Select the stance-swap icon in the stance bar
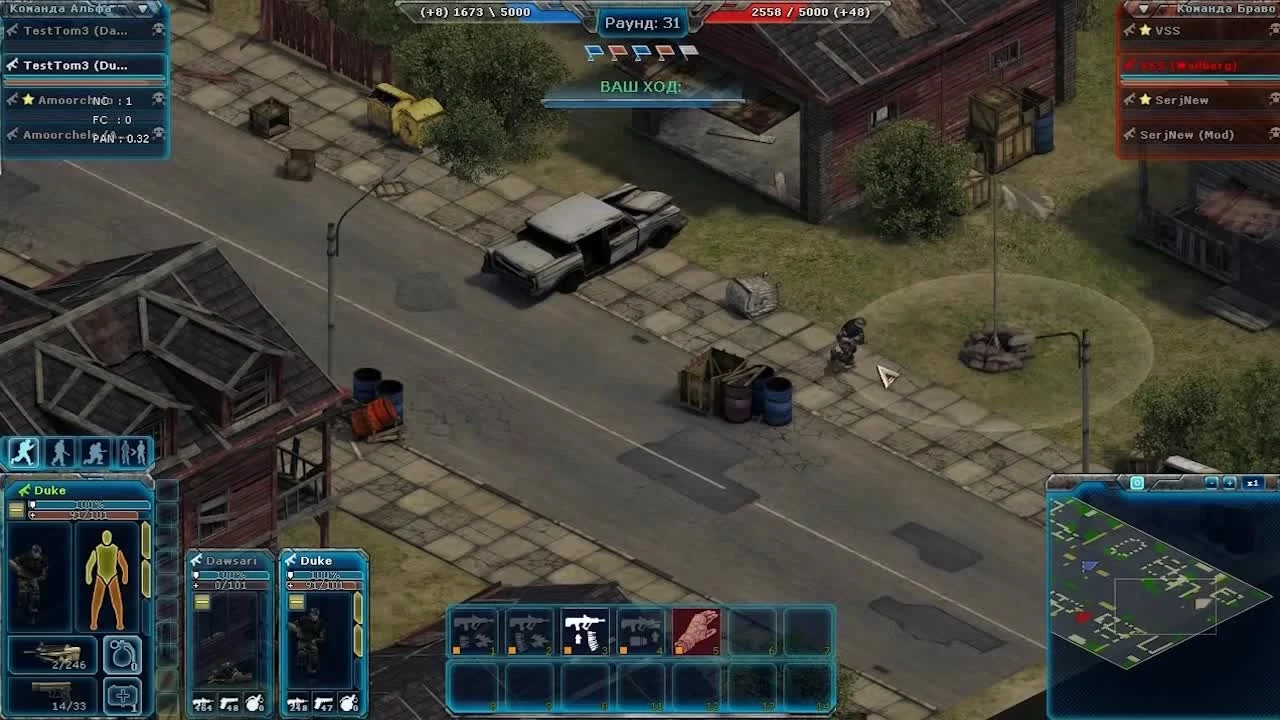The height and width of the screenshot is (720, 1280). click(x=131, y=452)
